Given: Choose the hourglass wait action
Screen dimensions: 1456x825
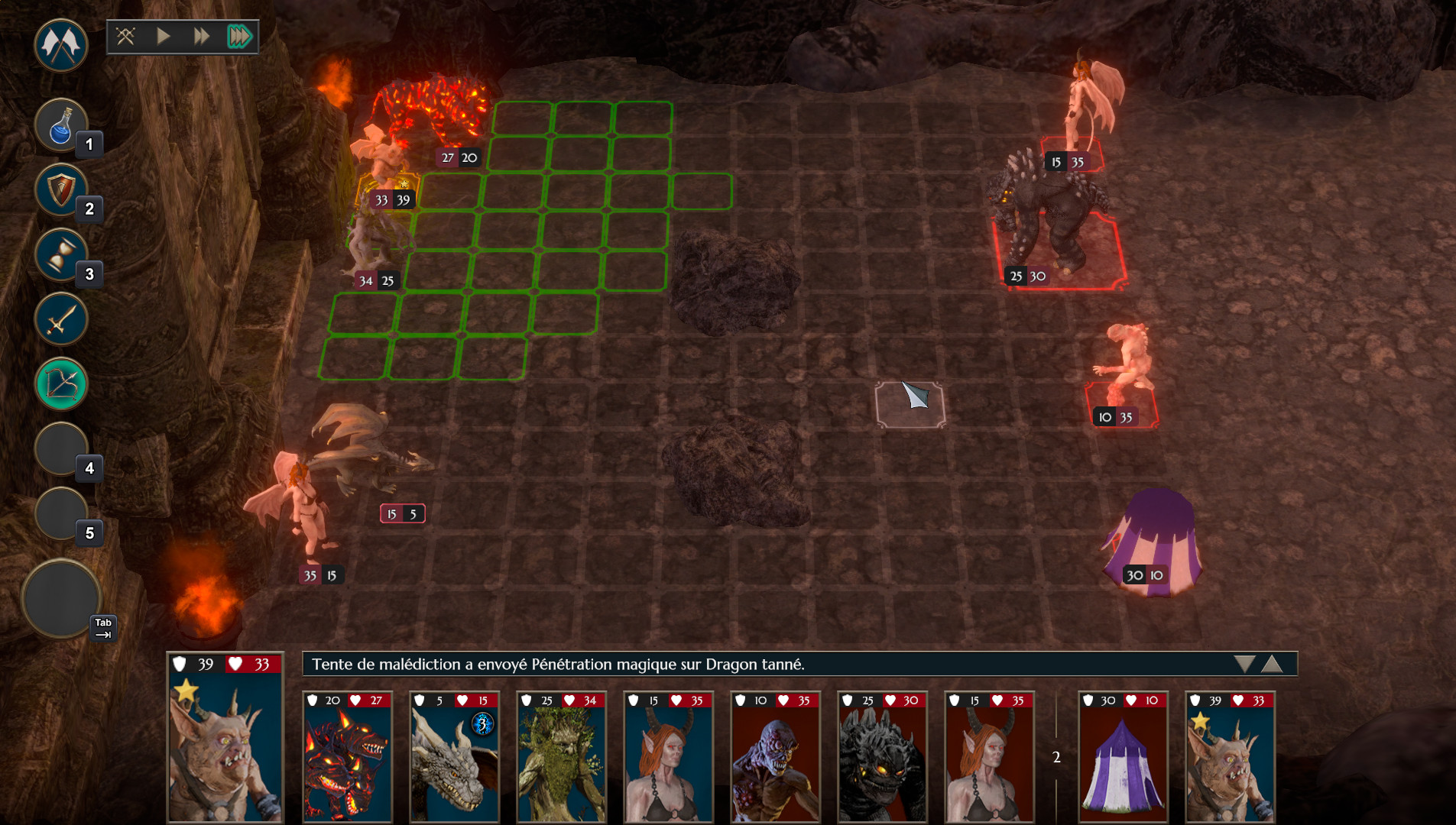Looking at the screenshot, I should coord(61,255).
